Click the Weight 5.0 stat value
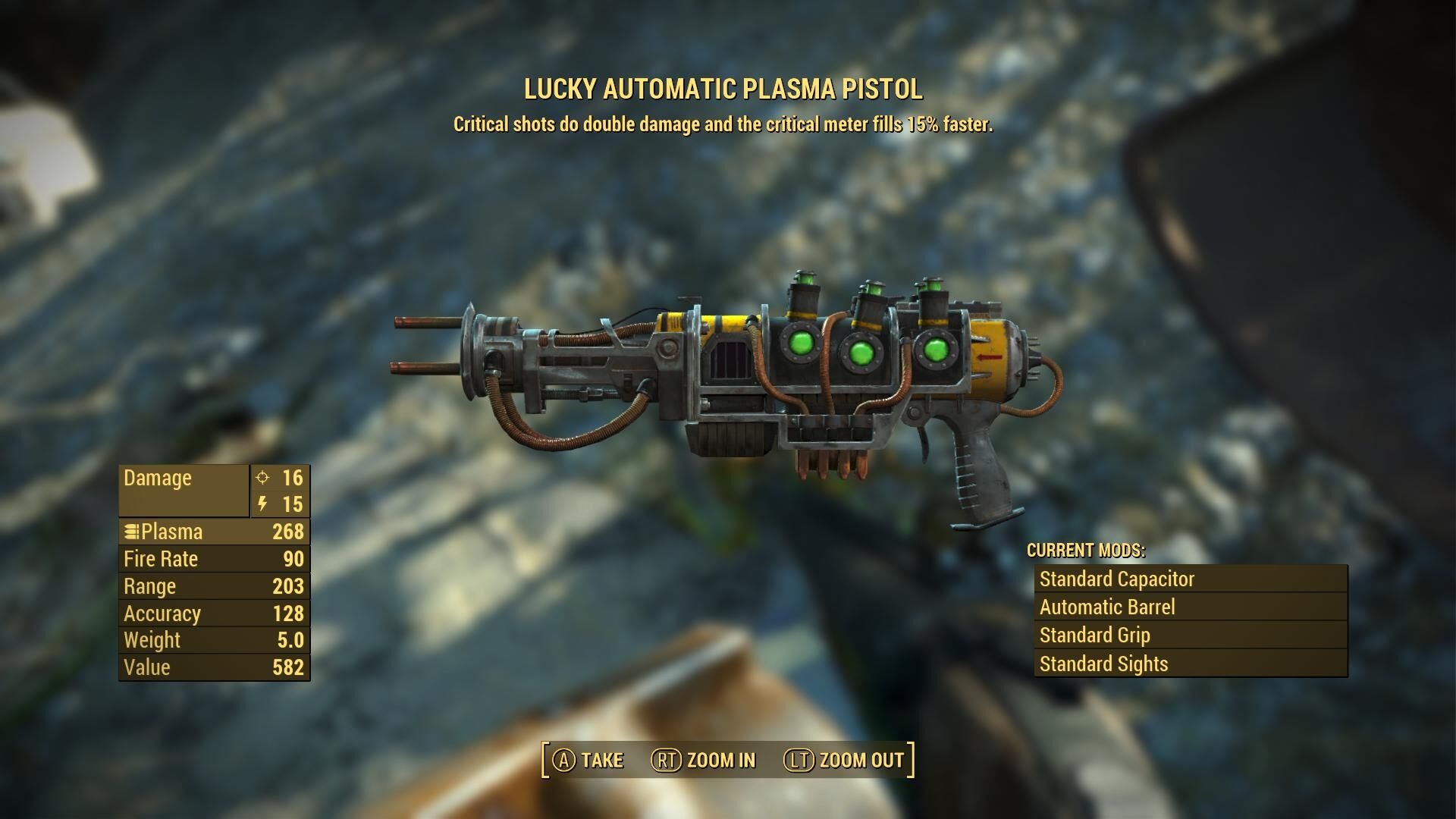Viewport: 1456px width, 819px height. pos(290,640)
